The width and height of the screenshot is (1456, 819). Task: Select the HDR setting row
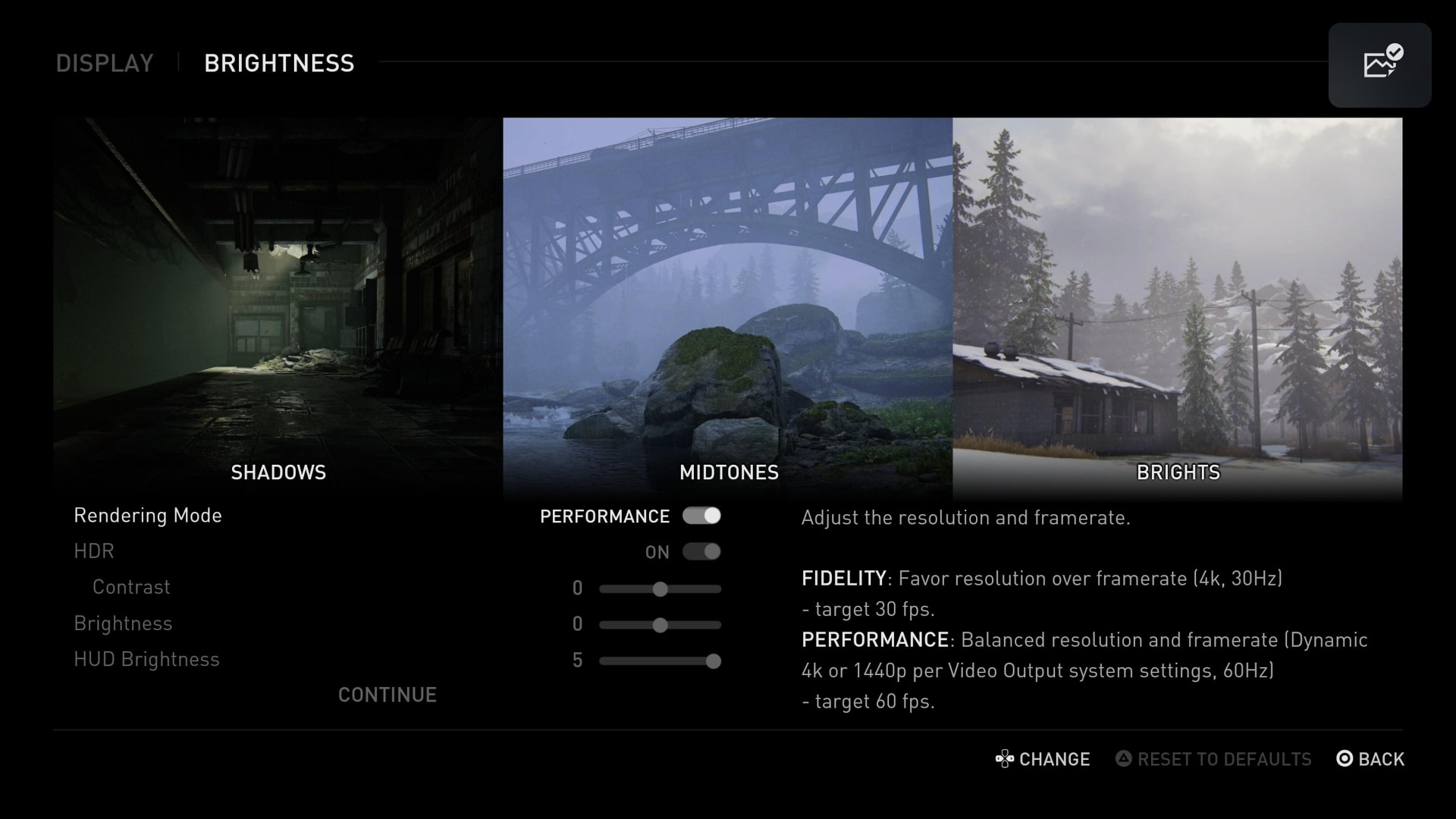point(94,551)
